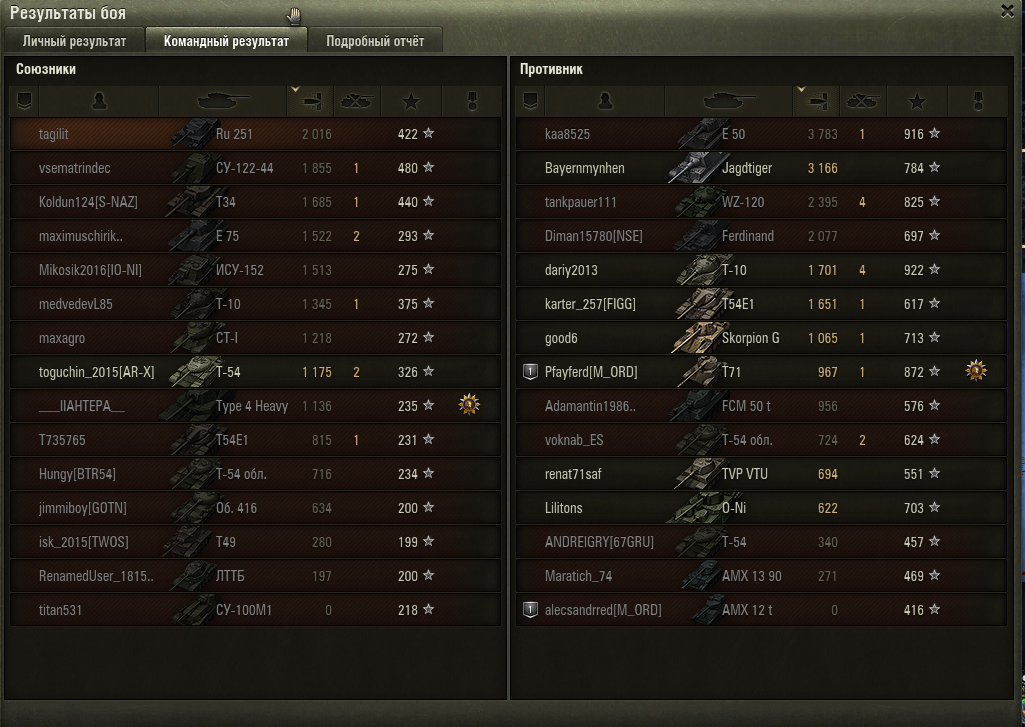Screen dimensions: 1025x727
Task: Choose enemy Bayernmynhen's Jagdtiger row
Action: 760,168
